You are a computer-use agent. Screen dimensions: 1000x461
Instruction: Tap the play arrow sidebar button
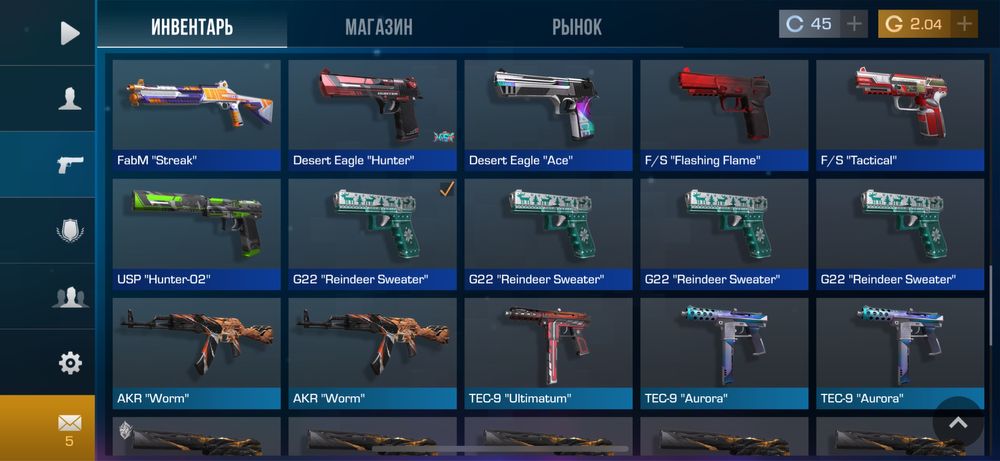point(69,33)
